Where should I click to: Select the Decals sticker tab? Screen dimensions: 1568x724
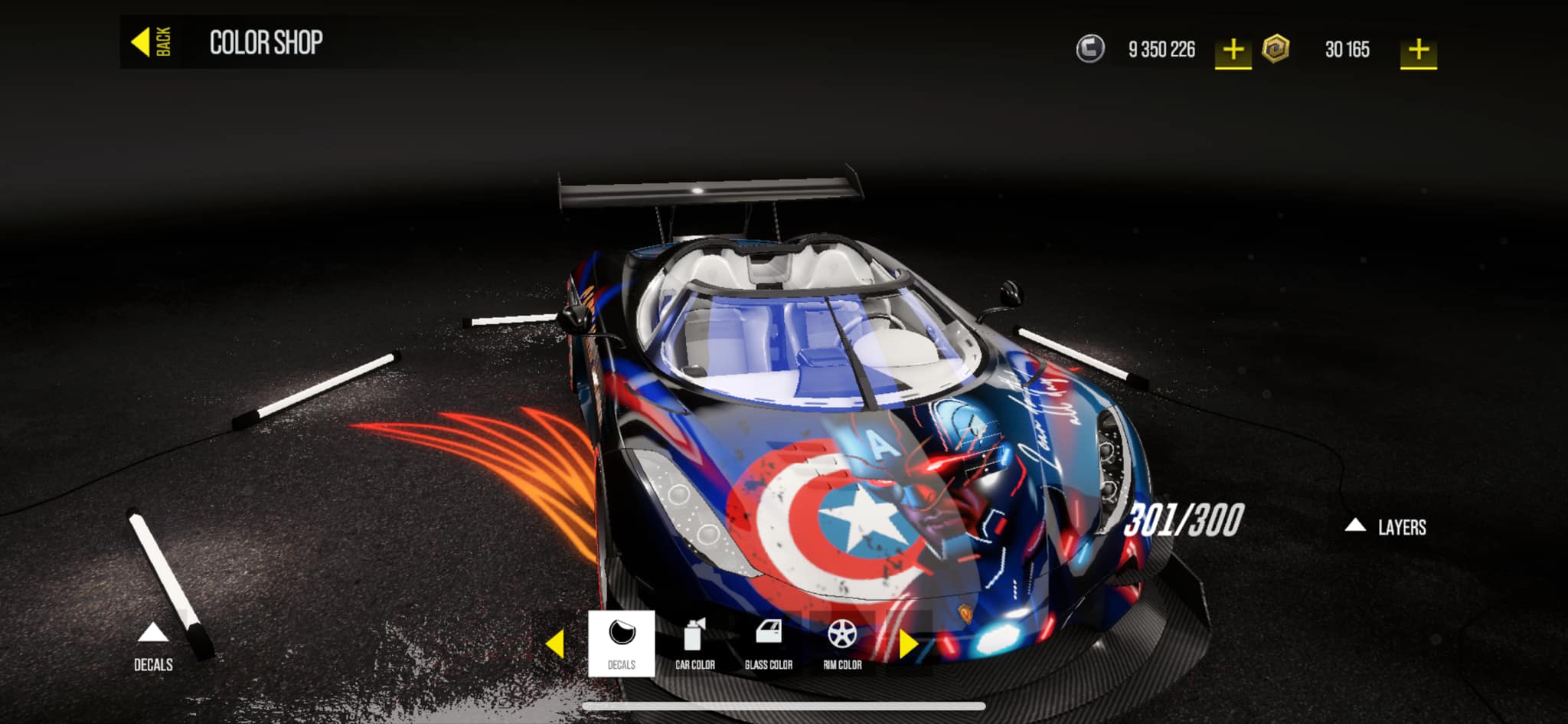click(x=621, y=644)
